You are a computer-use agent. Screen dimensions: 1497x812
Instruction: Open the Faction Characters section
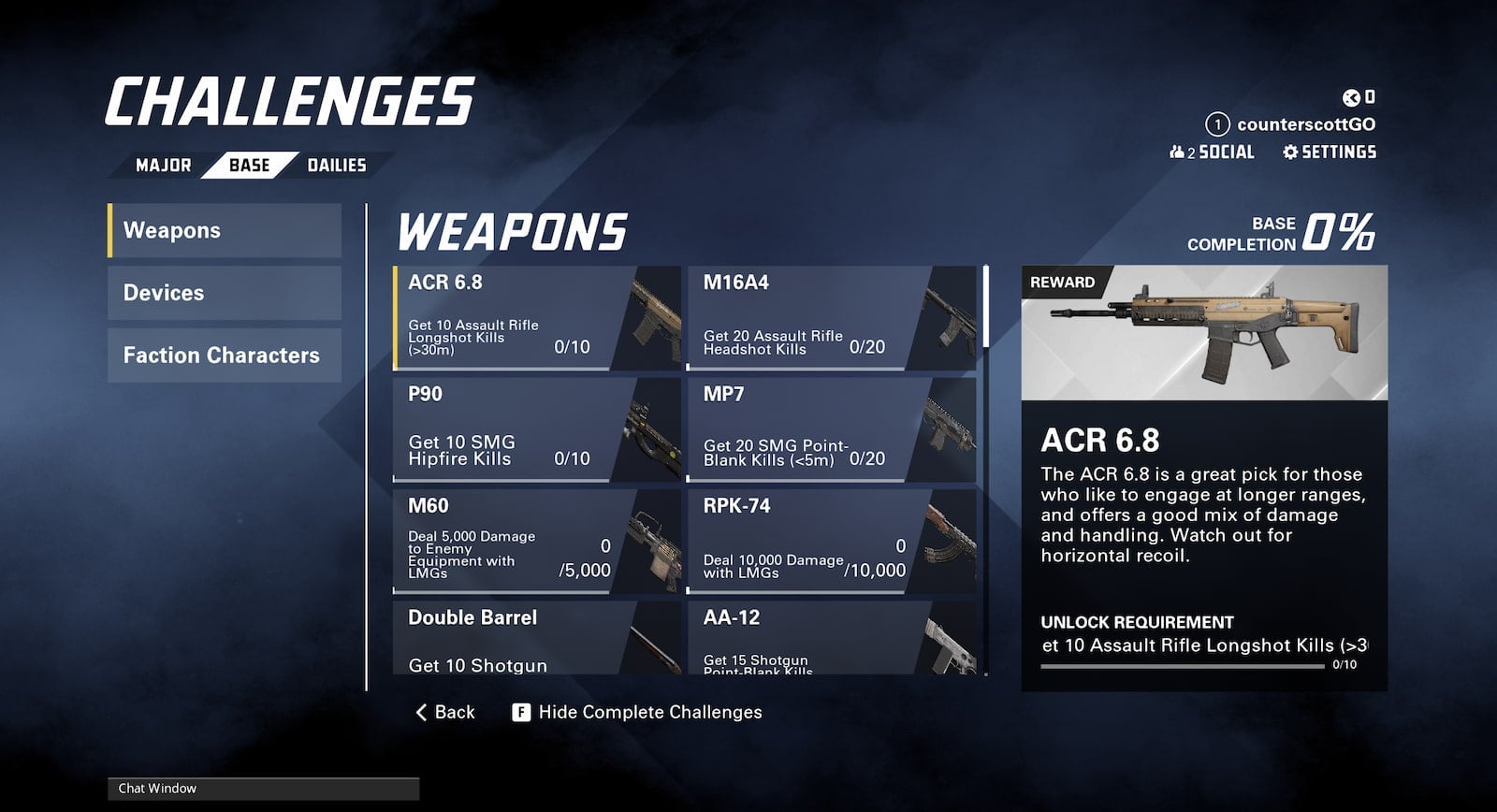[225, 355]
